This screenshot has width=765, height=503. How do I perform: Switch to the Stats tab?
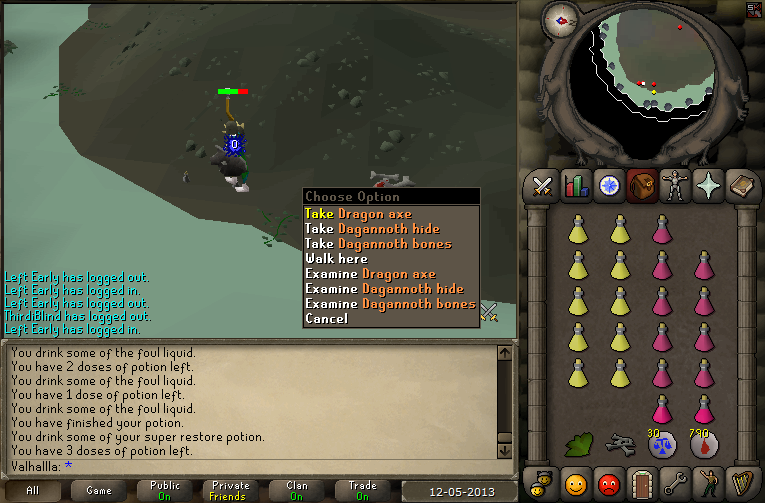tap(575, 187)
